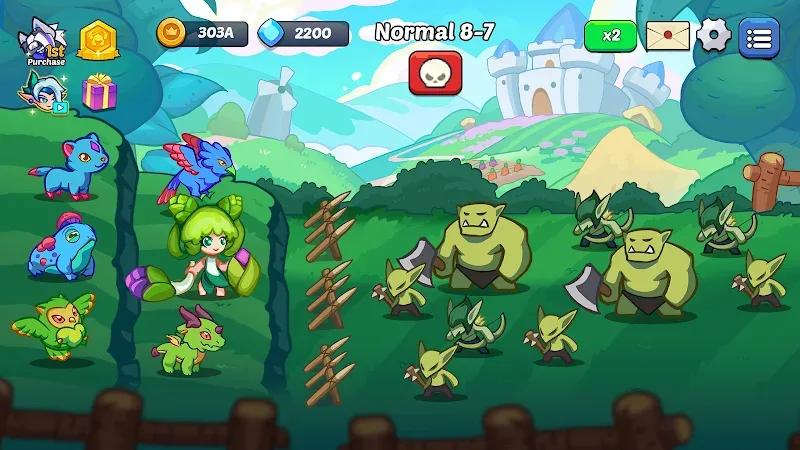Tap the gold coin currency counter
Screen dimensions: 800x450
[x=203, y=33]
